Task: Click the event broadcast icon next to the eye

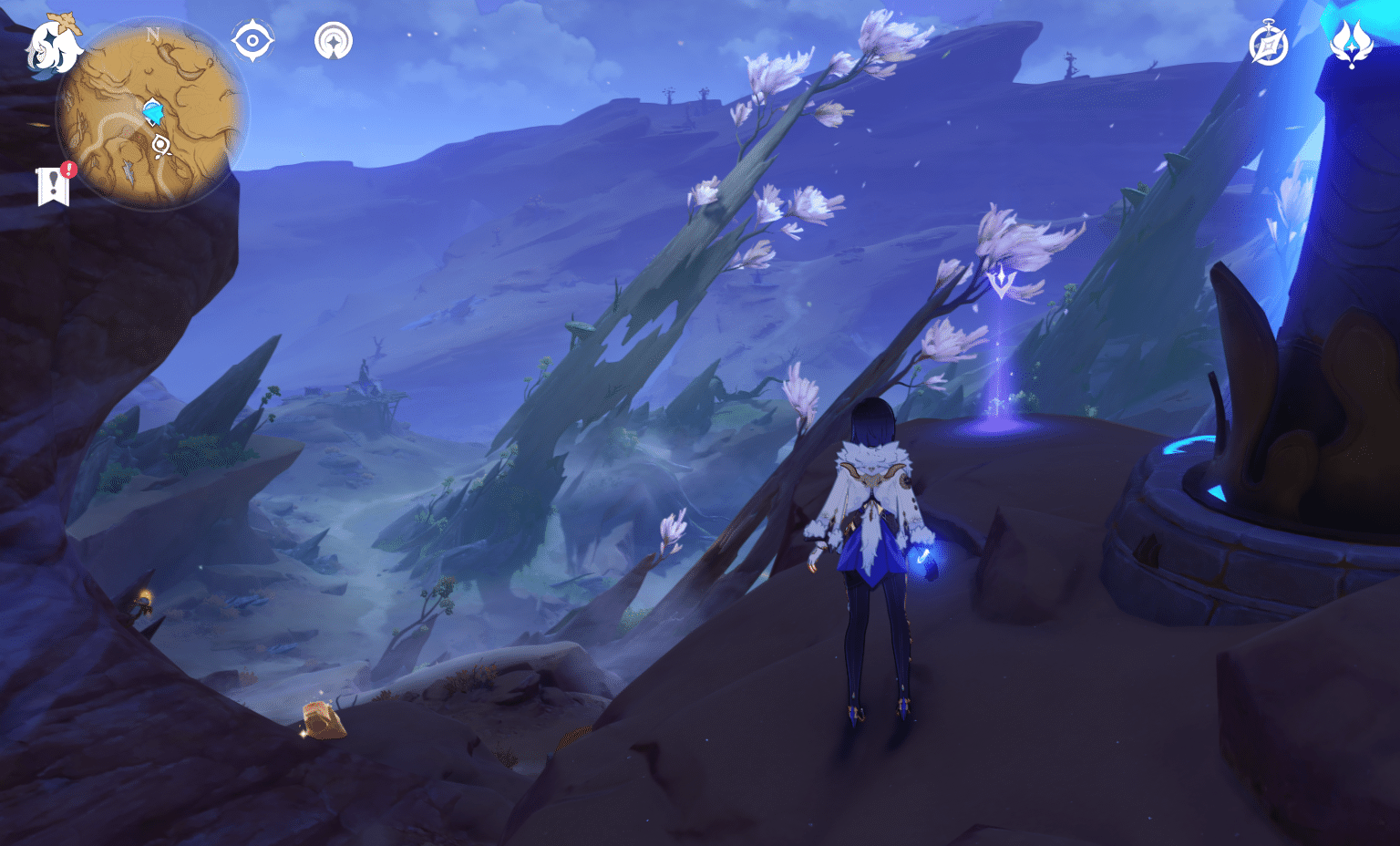Action: [x=334, y=40]
